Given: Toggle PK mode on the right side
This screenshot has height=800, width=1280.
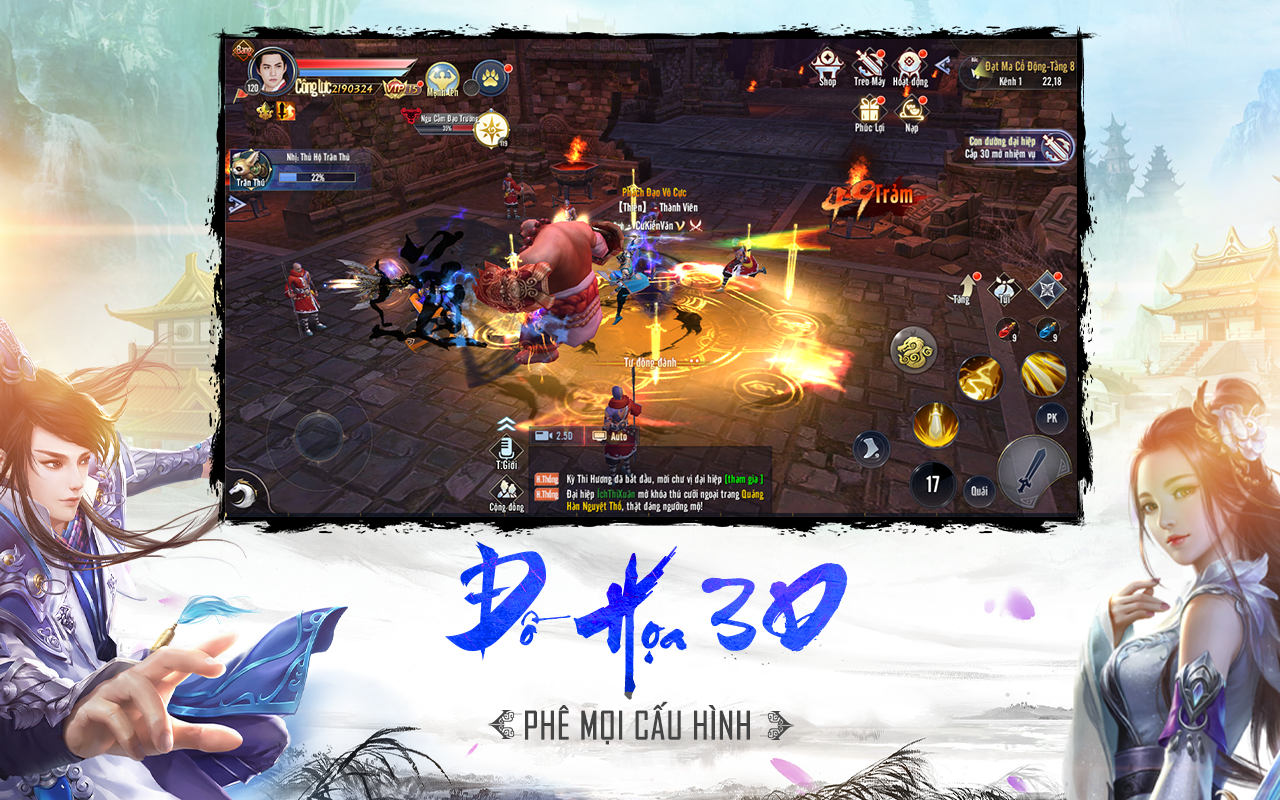Looking at the screenshot, I should (1052, 417).
